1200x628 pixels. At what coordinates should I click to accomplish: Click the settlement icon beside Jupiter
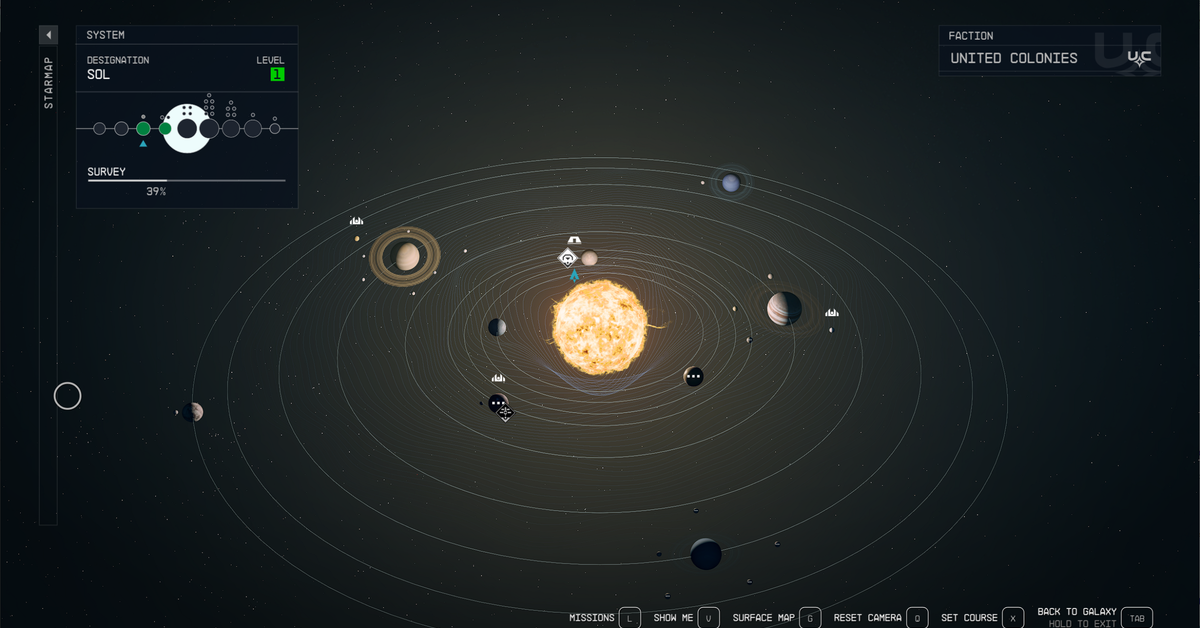tap(831, 313)
